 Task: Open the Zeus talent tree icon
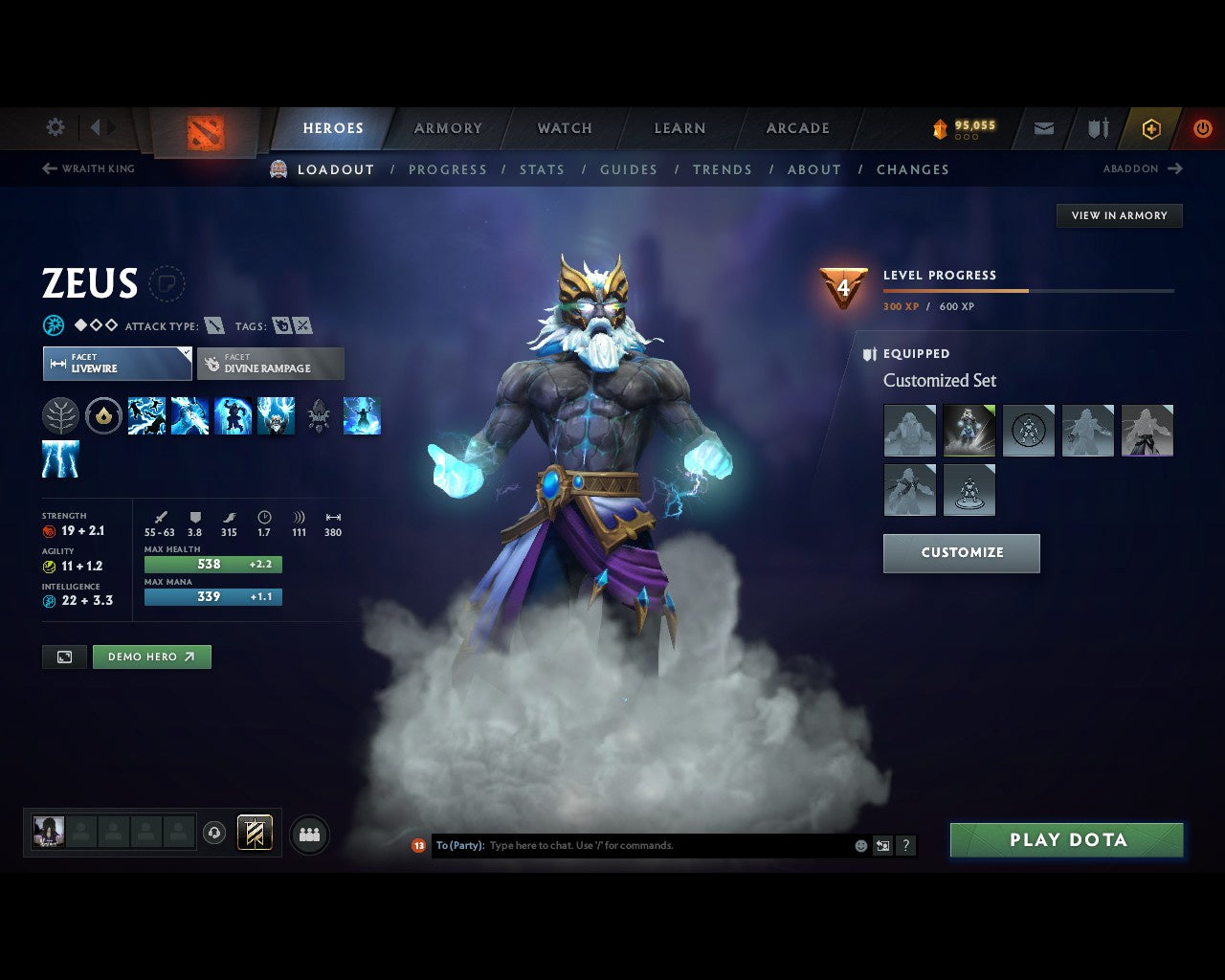click(x=61, y=415)
